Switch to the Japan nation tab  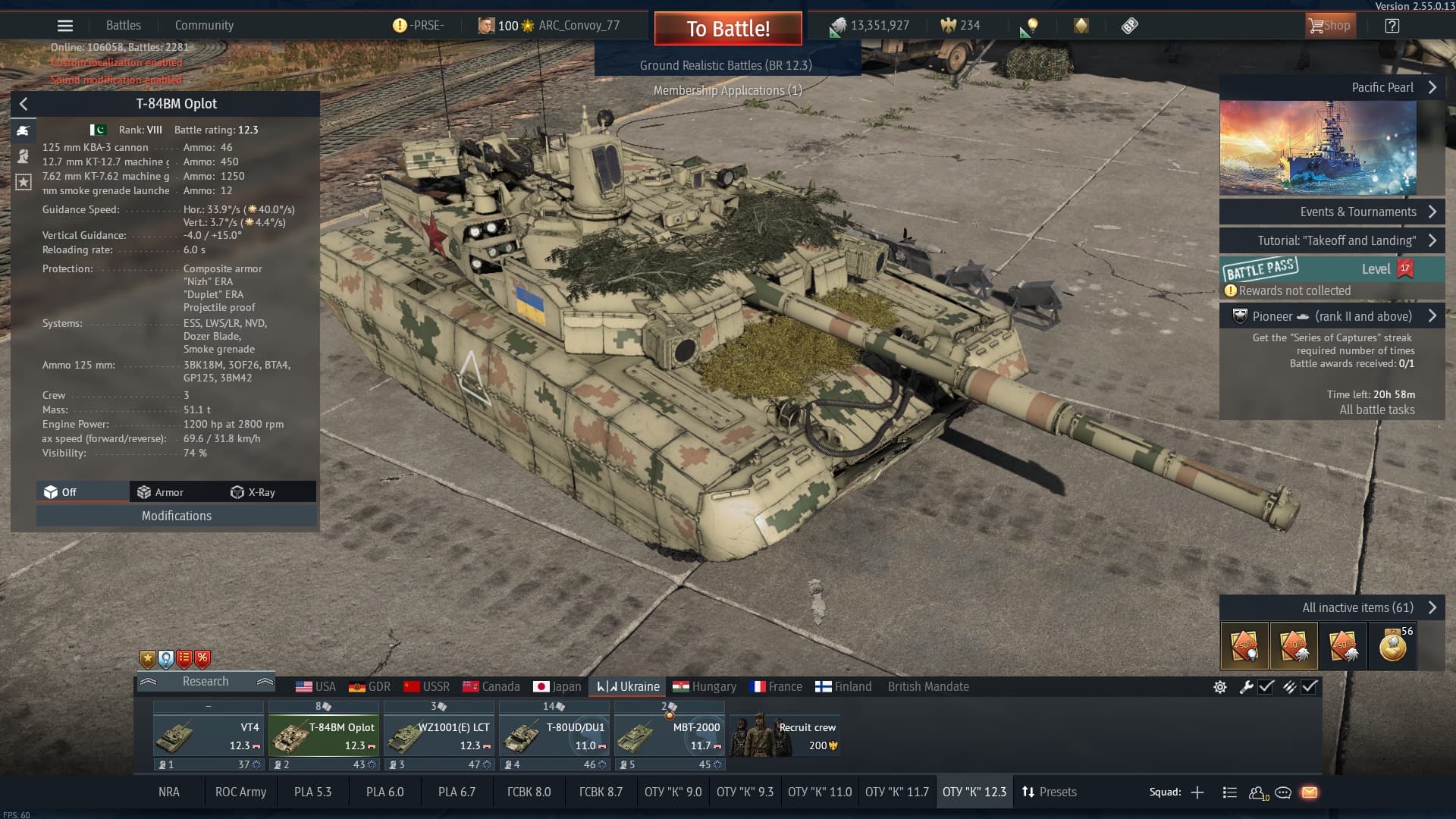tap(557, 686)
